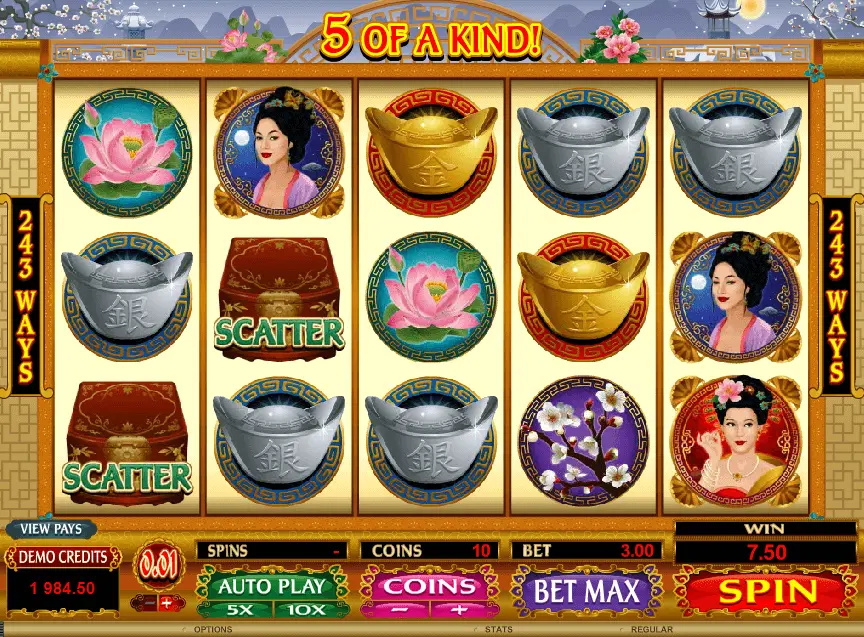Viewport: 864px width, 637px height.
Task: Open the View Pays paytable
Action: [51, 529]
